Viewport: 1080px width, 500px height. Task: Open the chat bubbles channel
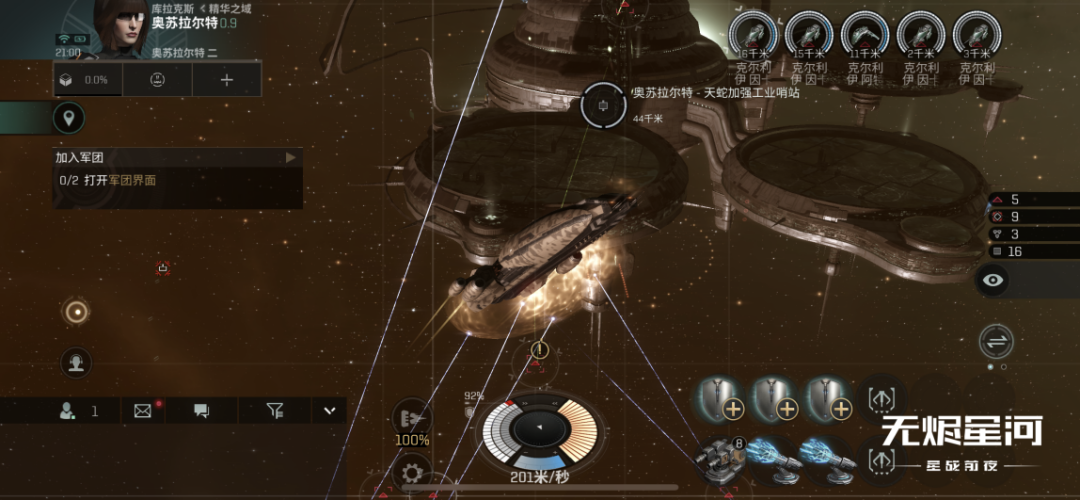point(201,410)
